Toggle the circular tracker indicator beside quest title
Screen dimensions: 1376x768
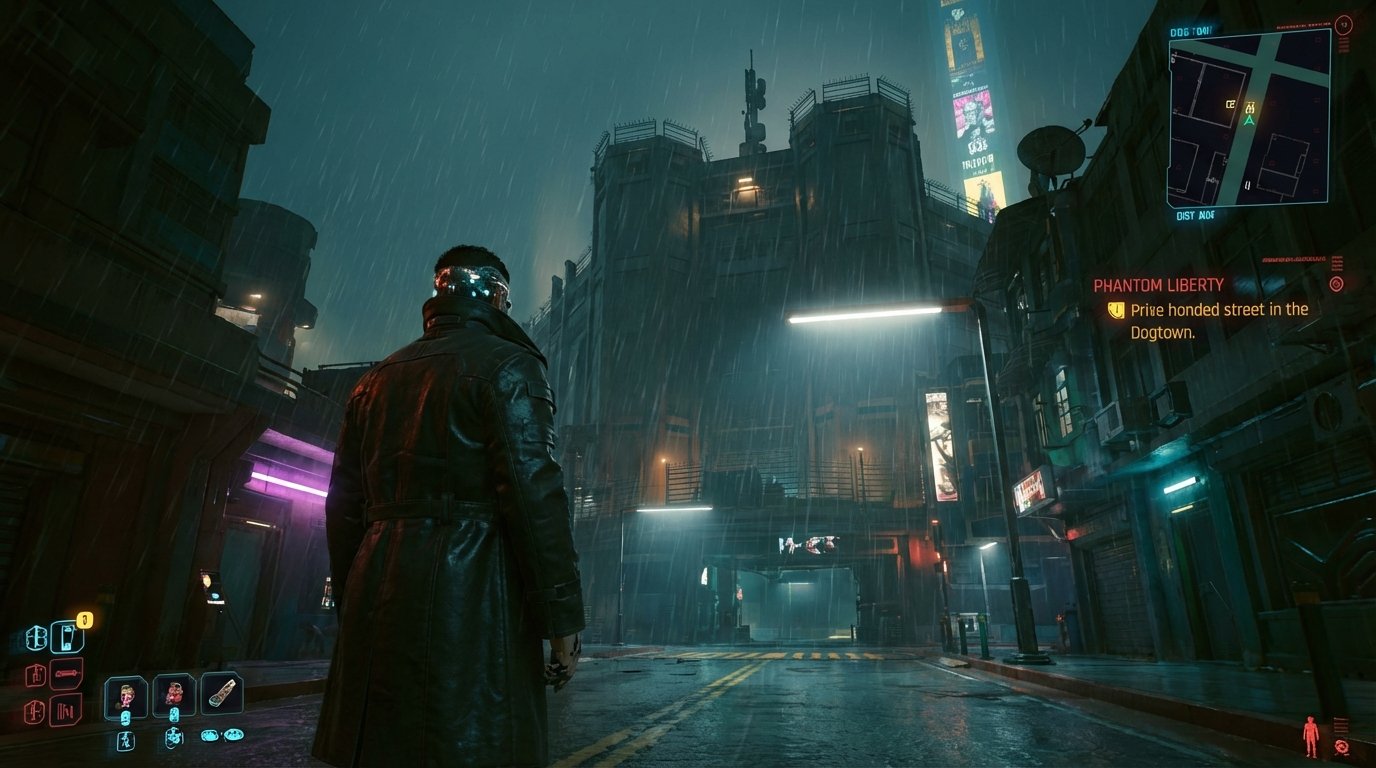1335,282
